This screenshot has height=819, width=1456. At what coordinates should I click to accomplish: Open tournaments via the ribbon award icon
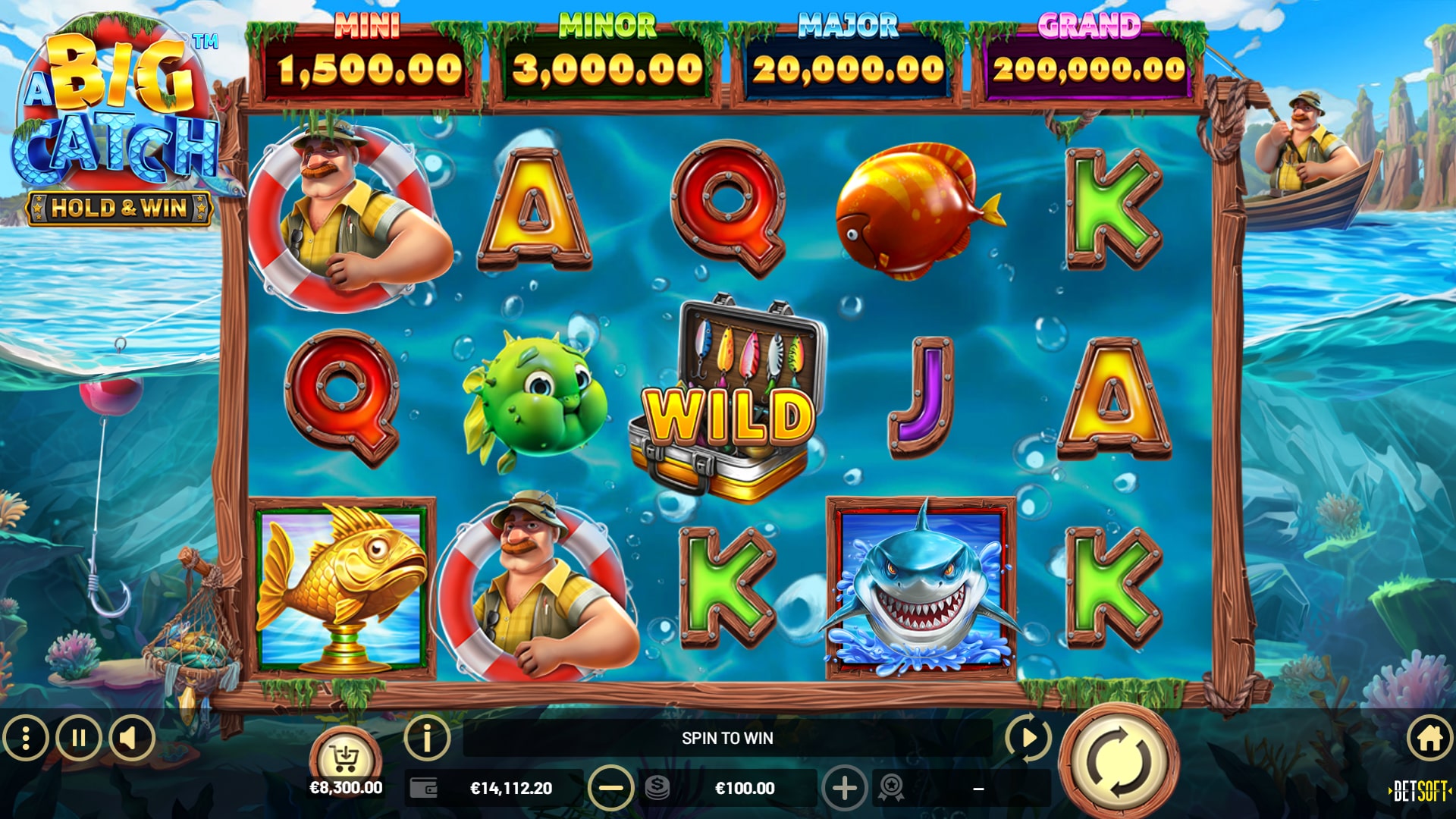click(x=892, y=786)
